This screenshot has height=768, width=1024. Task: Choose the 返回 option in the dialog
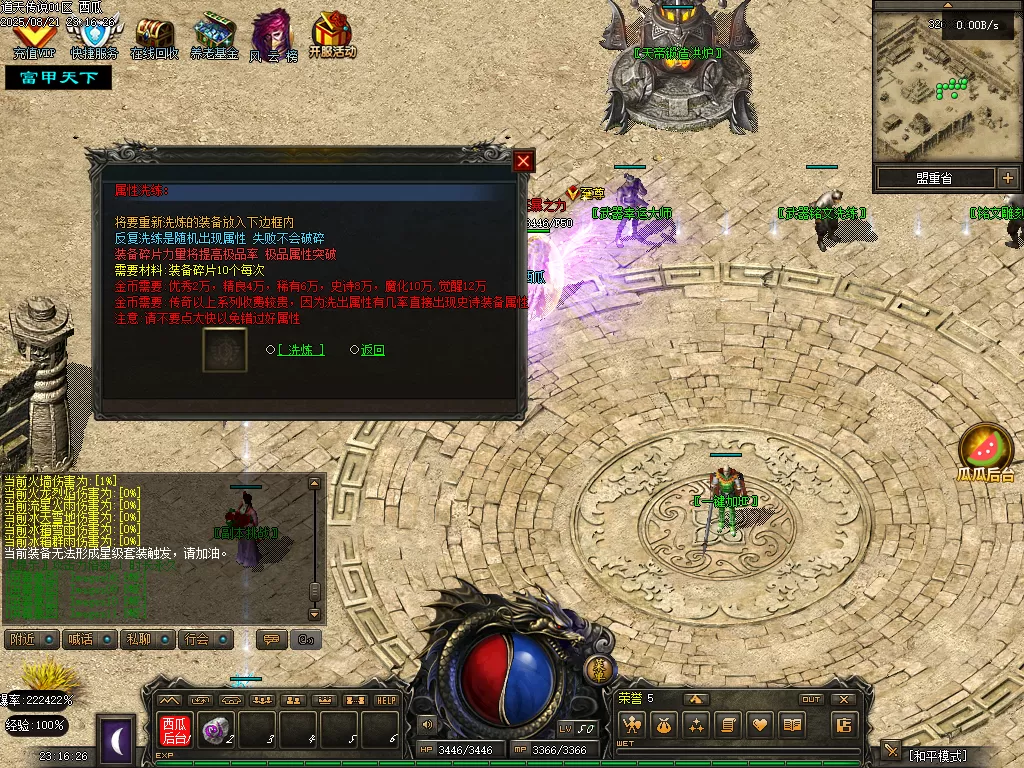coord(373,350)
